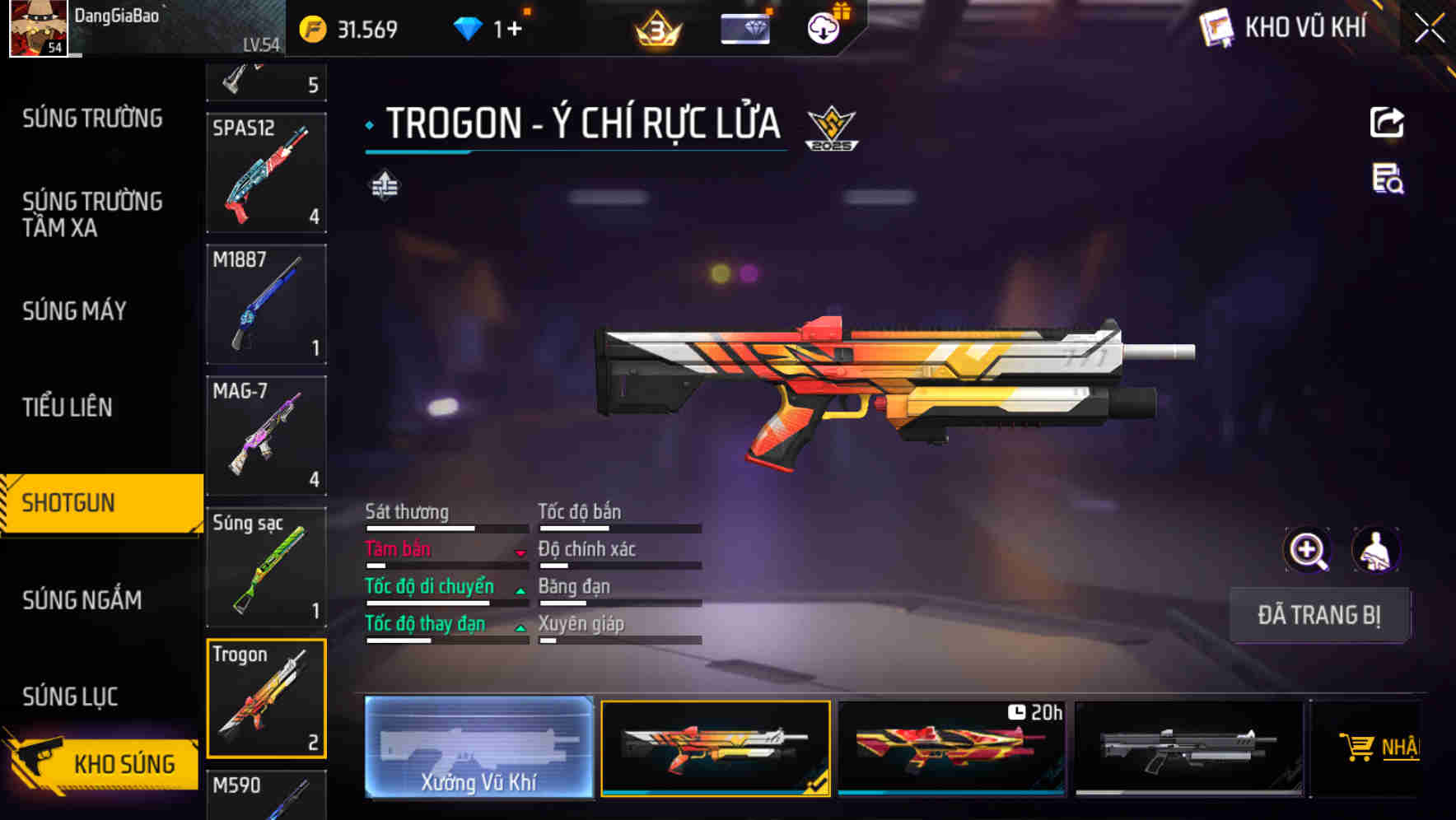Add diamonds with the plus button
The height and width of the screenshot is (820, 1456).
tap(515, 30)
